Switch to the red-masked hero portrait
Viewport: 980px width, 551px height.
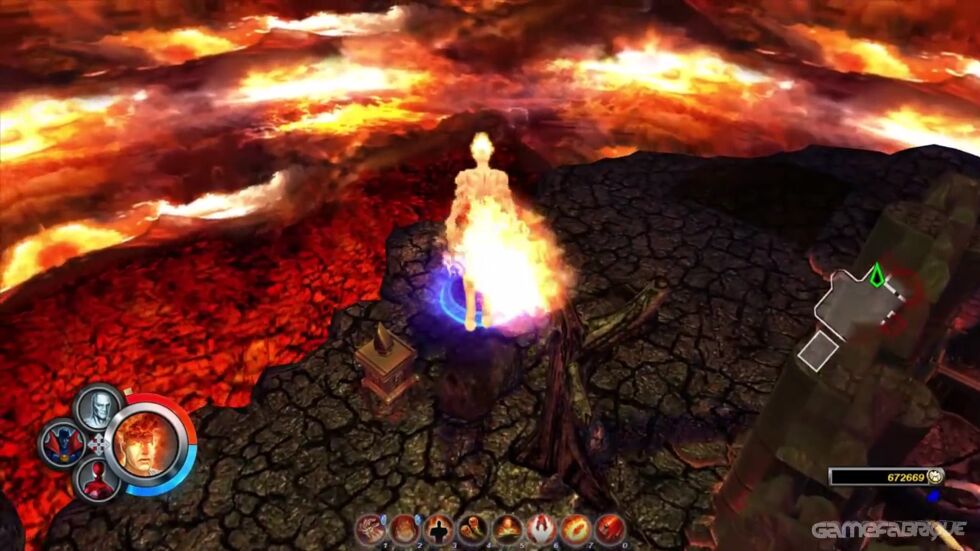[97, 480]
